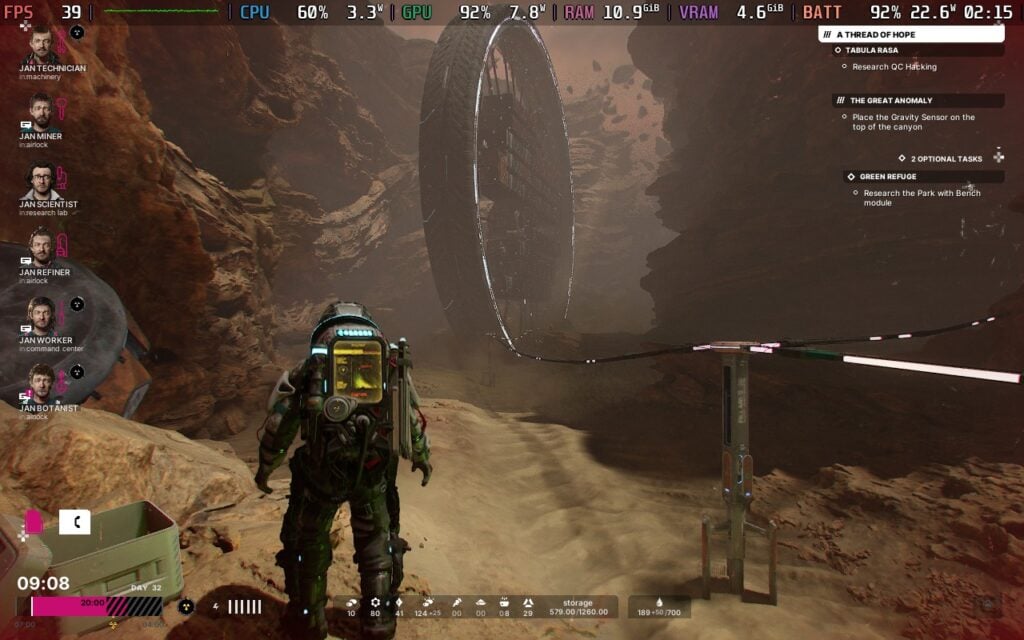Choose Jan Refiner's portrait

click(x=41, y=248)
